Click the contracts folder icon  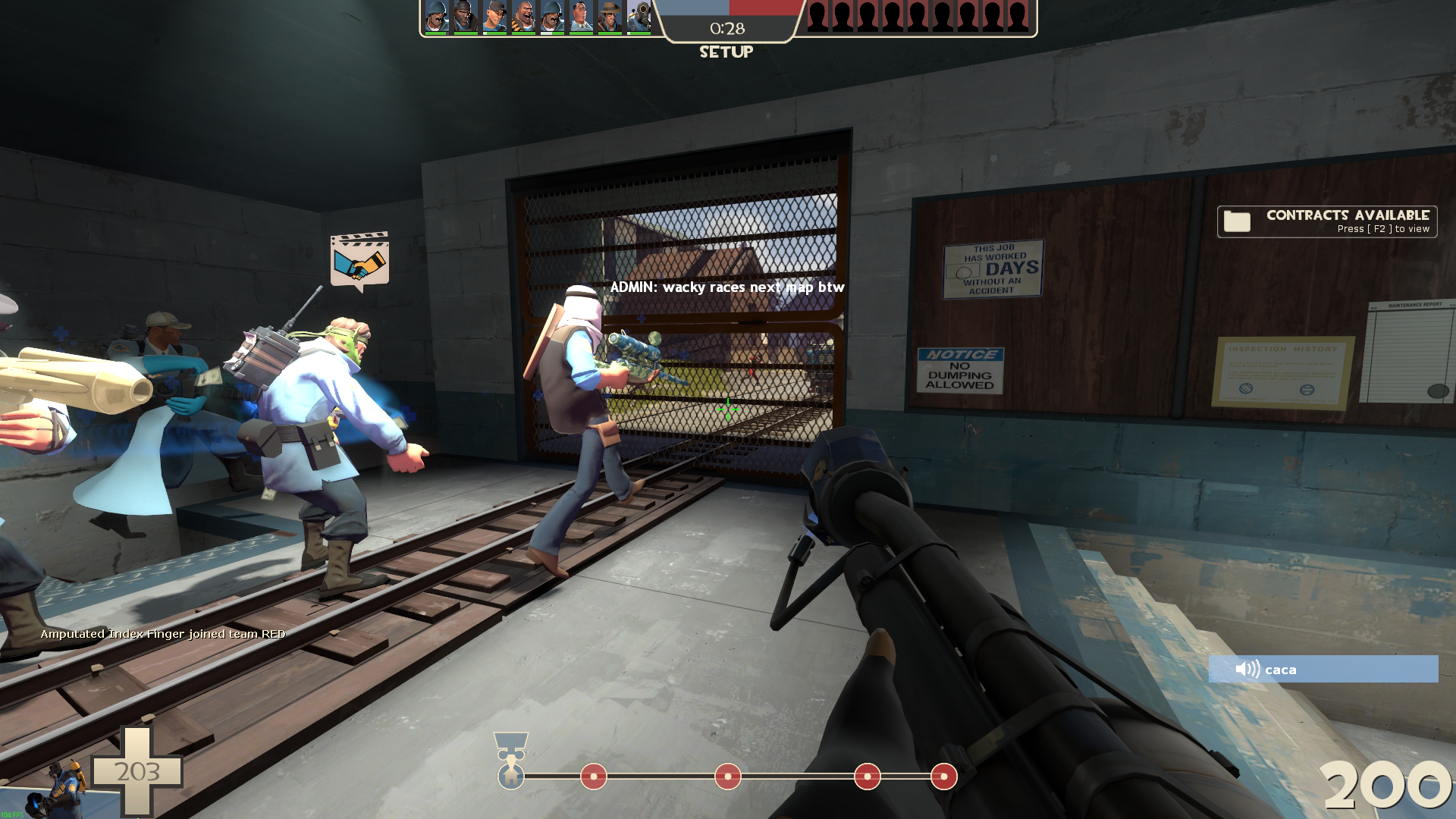point(1237,221)
